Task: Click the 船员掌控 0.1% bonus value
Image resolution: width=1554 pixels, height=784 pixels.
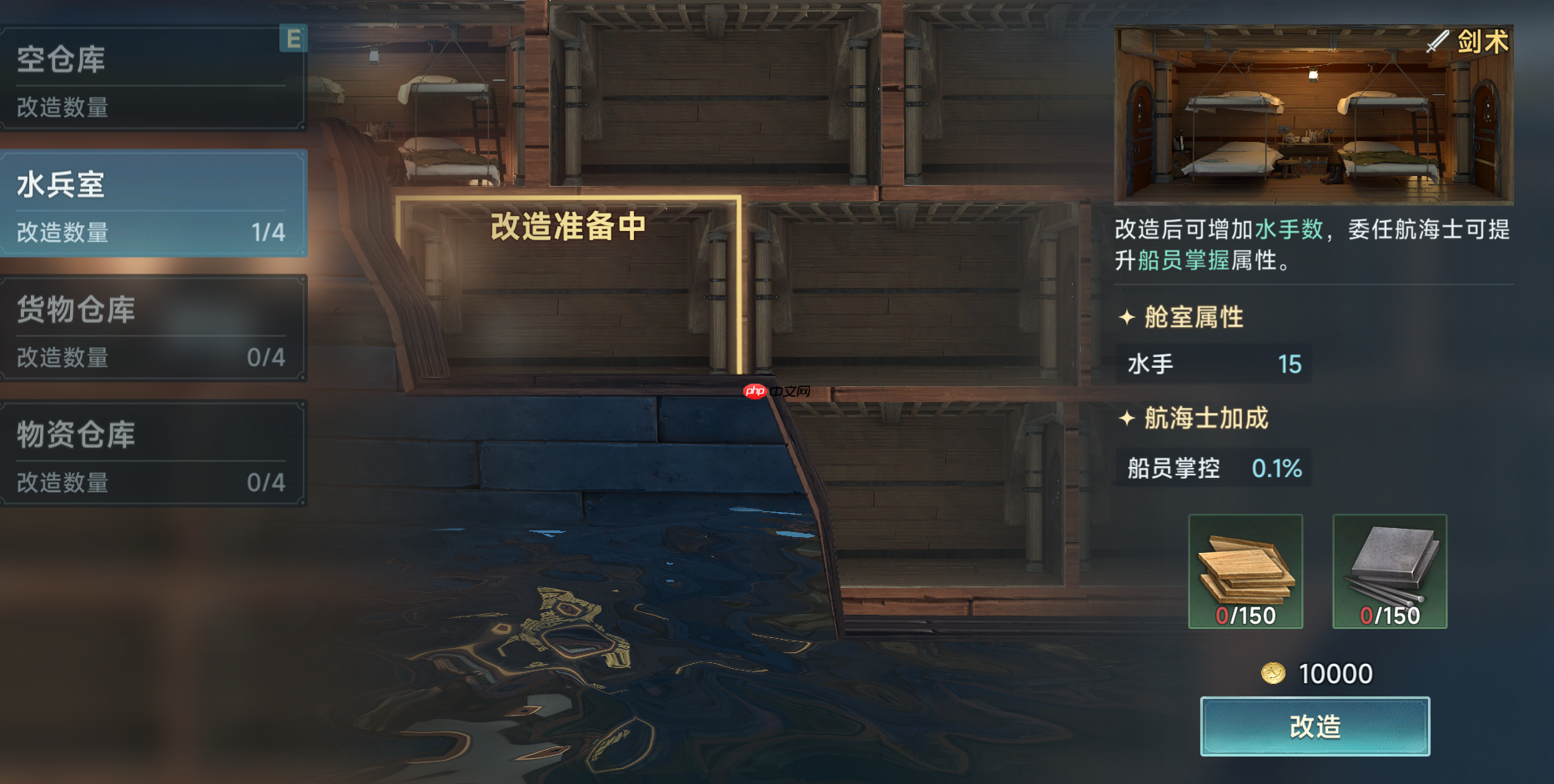Action: (1278, 468)
